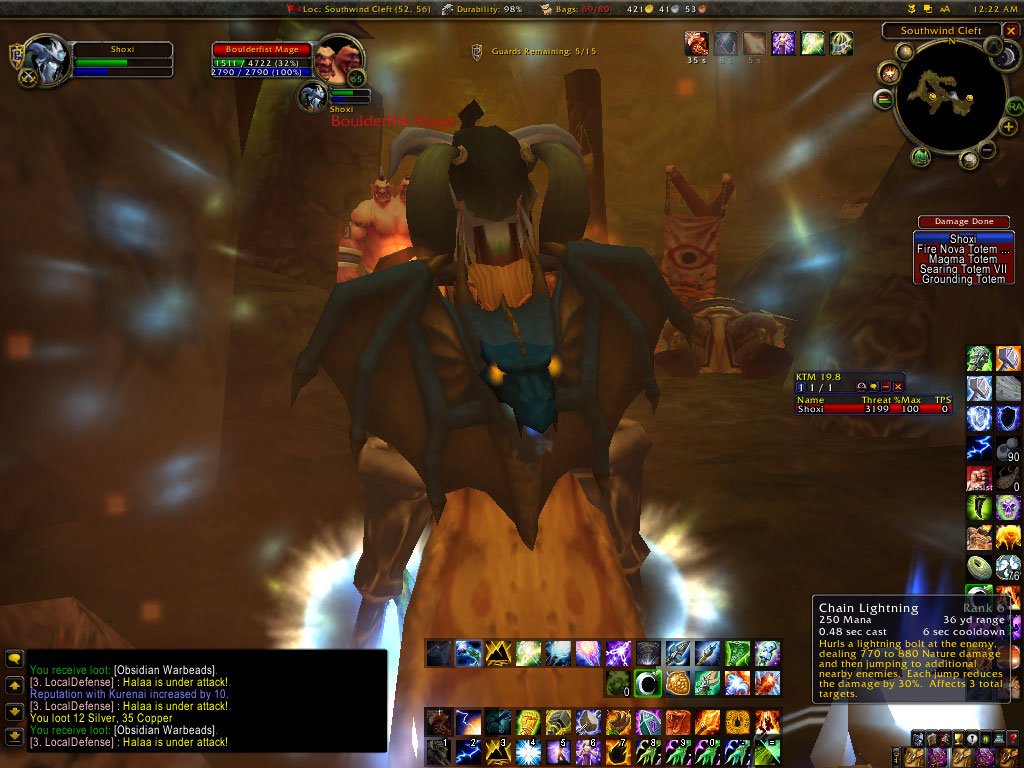This screenshot has height=768, width=1024.
Task: Use the white starburst ability in slot 4
Action: (528, 751)
